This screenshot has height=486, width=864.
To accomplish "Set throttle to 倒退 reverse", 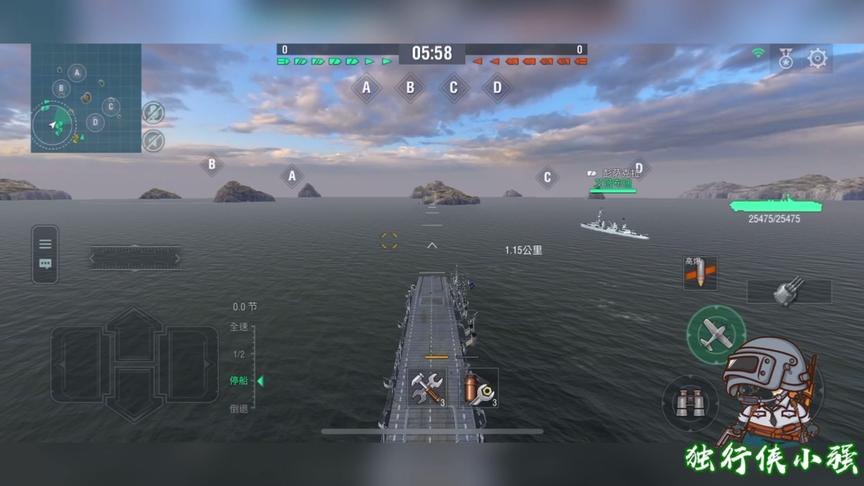I will 238,408.
